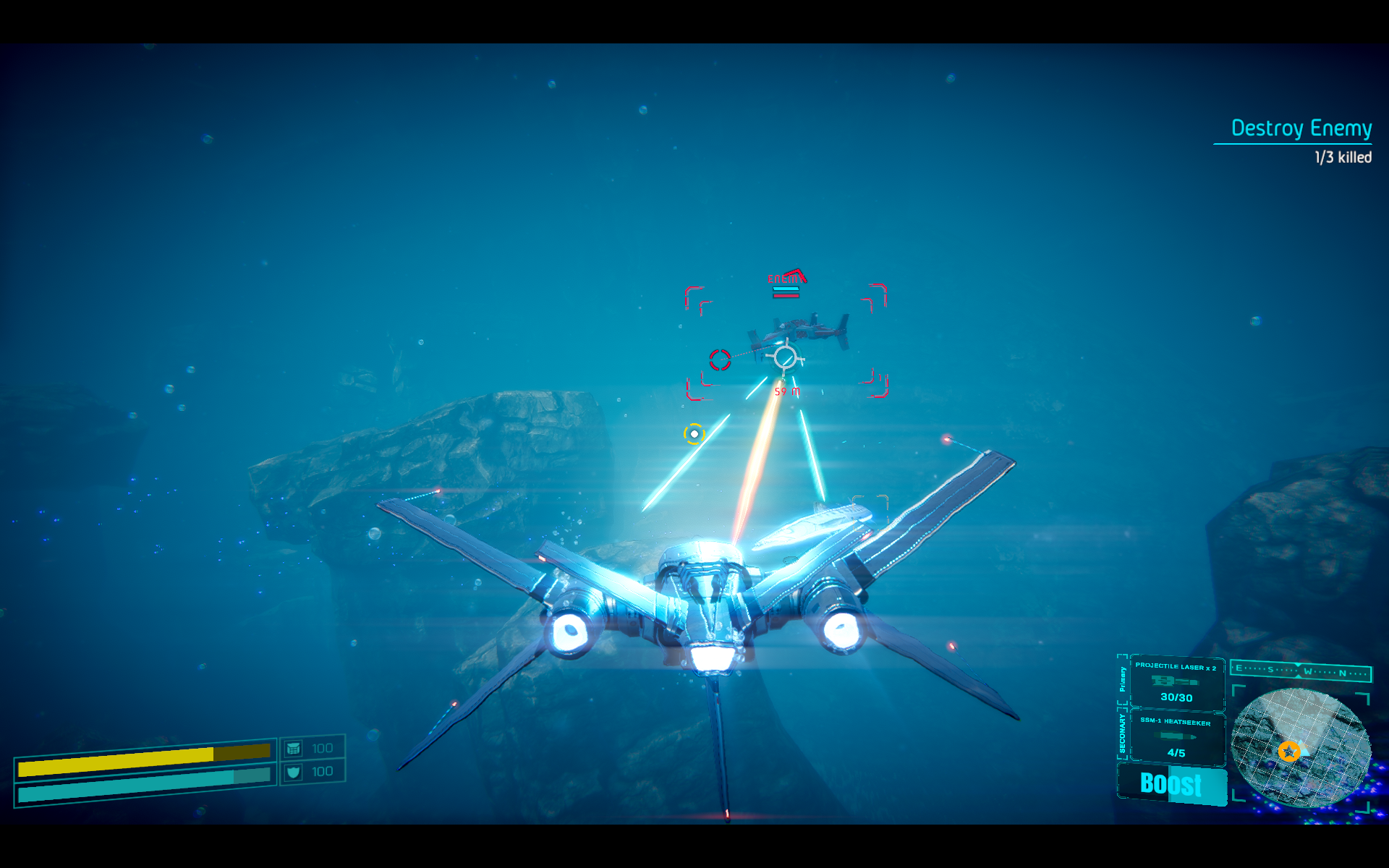Switch to the Primary weapons tab

pos(1122,679)
